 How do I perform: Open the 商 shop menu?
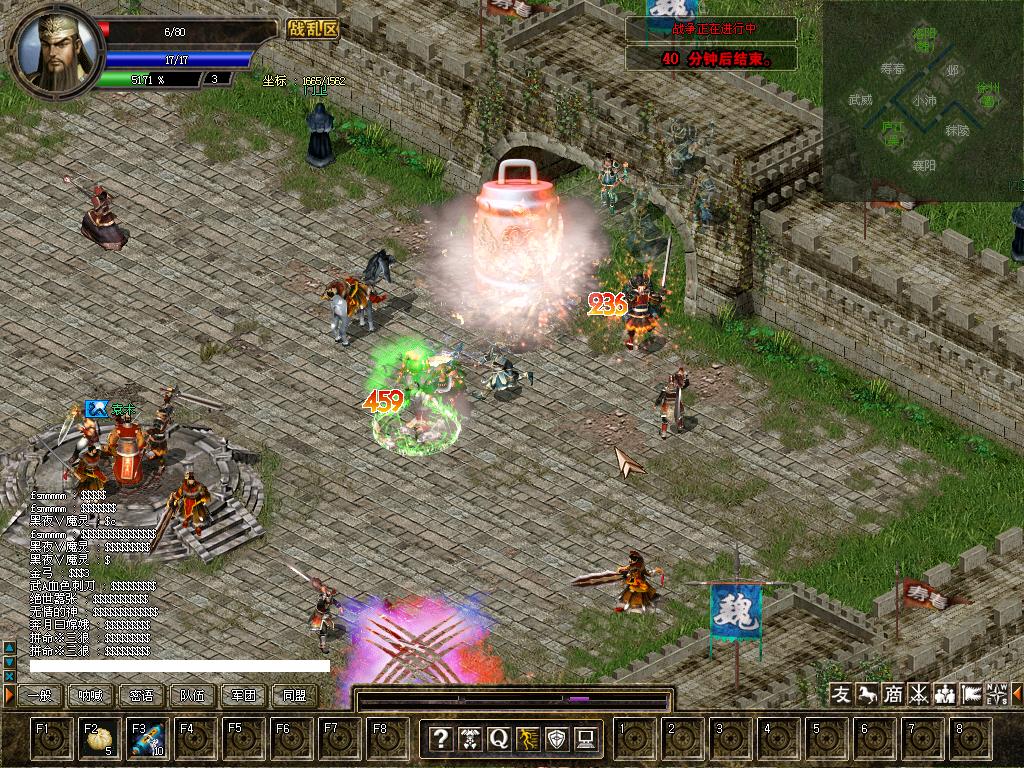tap(893, 694)
